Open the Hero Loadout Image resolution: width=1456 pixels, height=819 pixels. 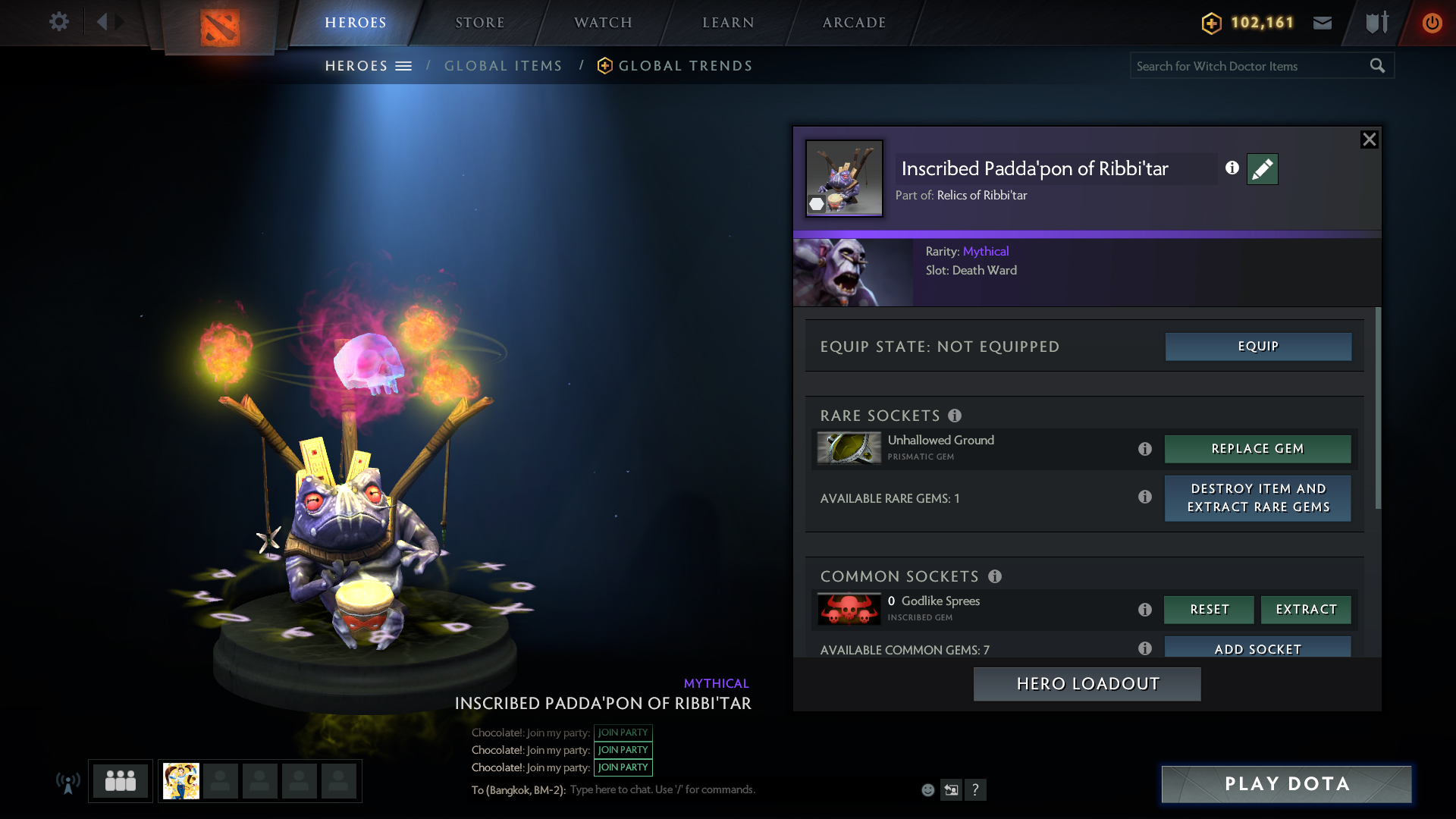click(1087, 684)
